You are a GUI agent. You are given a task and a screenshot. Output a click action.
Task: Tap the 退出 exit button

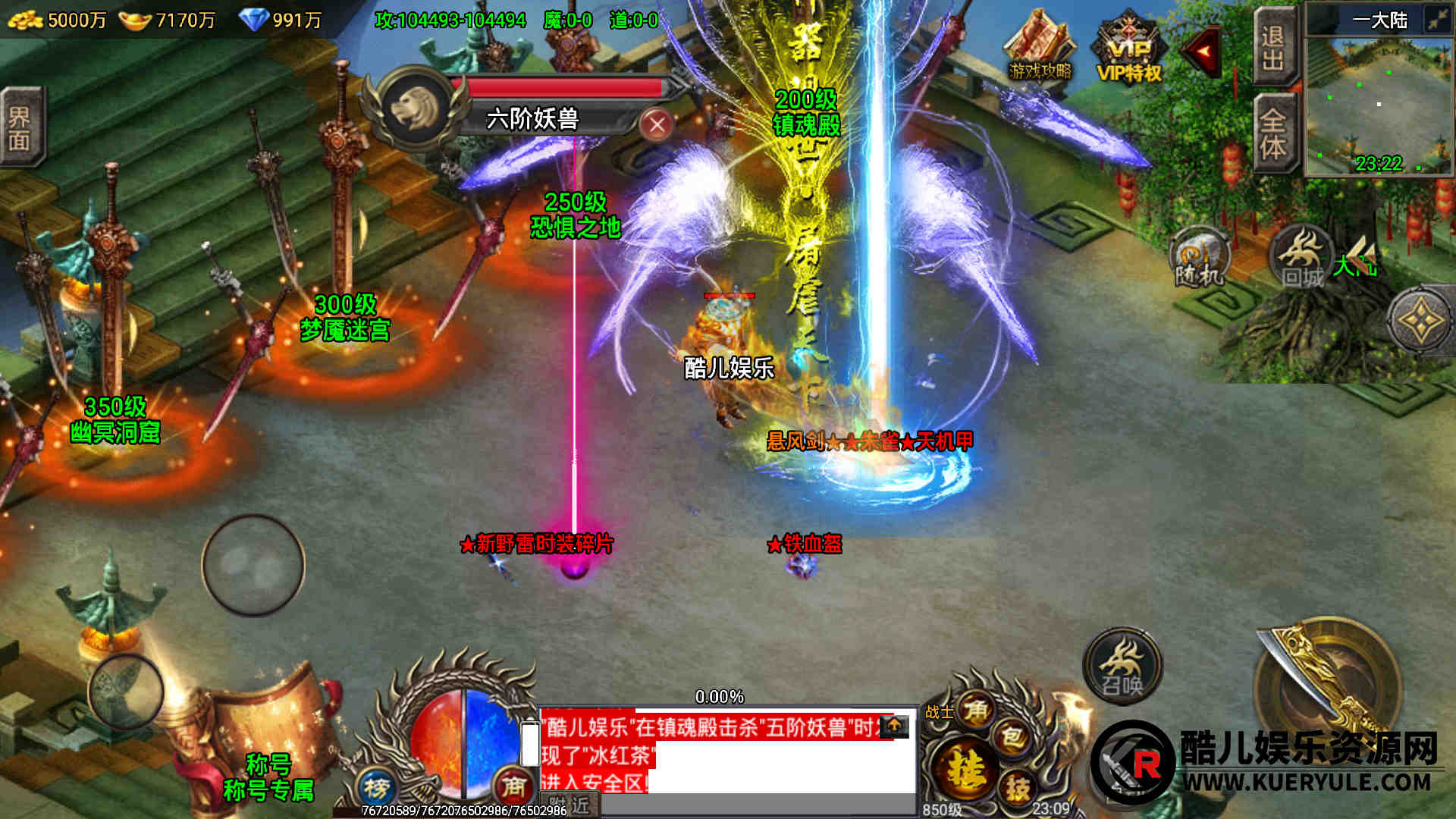click(1273, 47)
